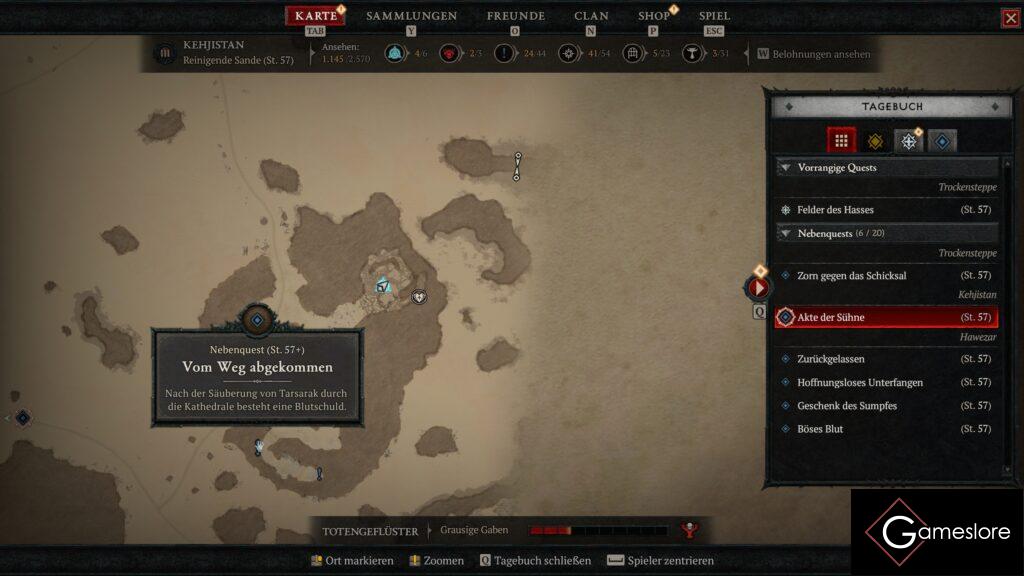
Task: Open the Sammlungen tab
Action: [411, 16]
